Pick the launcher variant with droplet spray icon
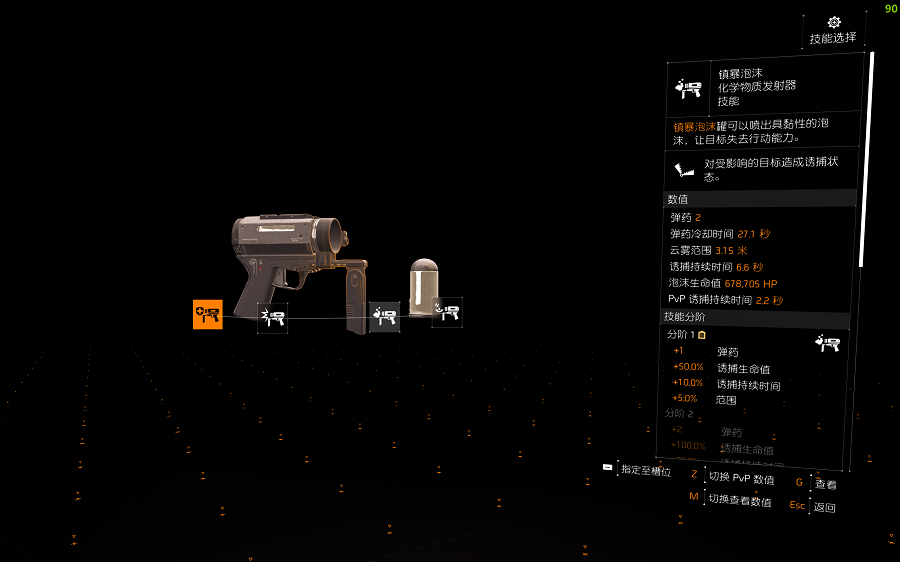This screenshot has height=562, width=900. 384,317
